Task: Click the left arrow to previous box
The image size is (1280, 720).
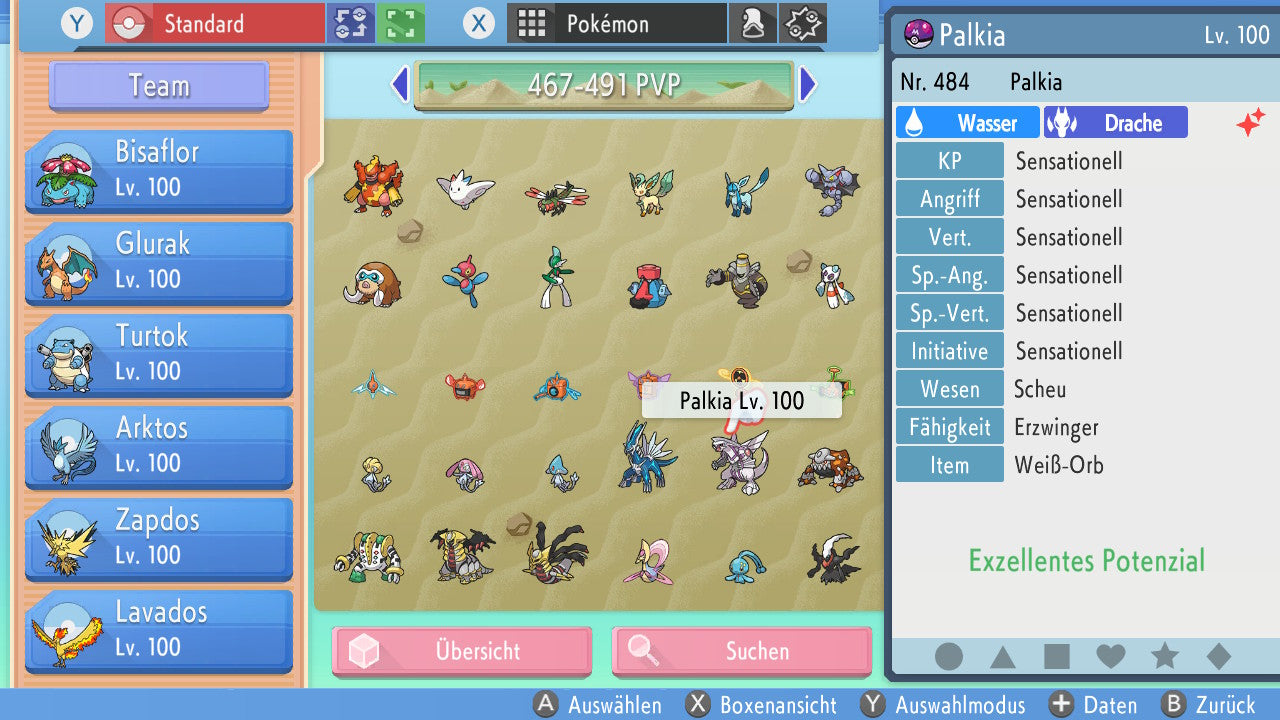Action: (x=399, y=85)
